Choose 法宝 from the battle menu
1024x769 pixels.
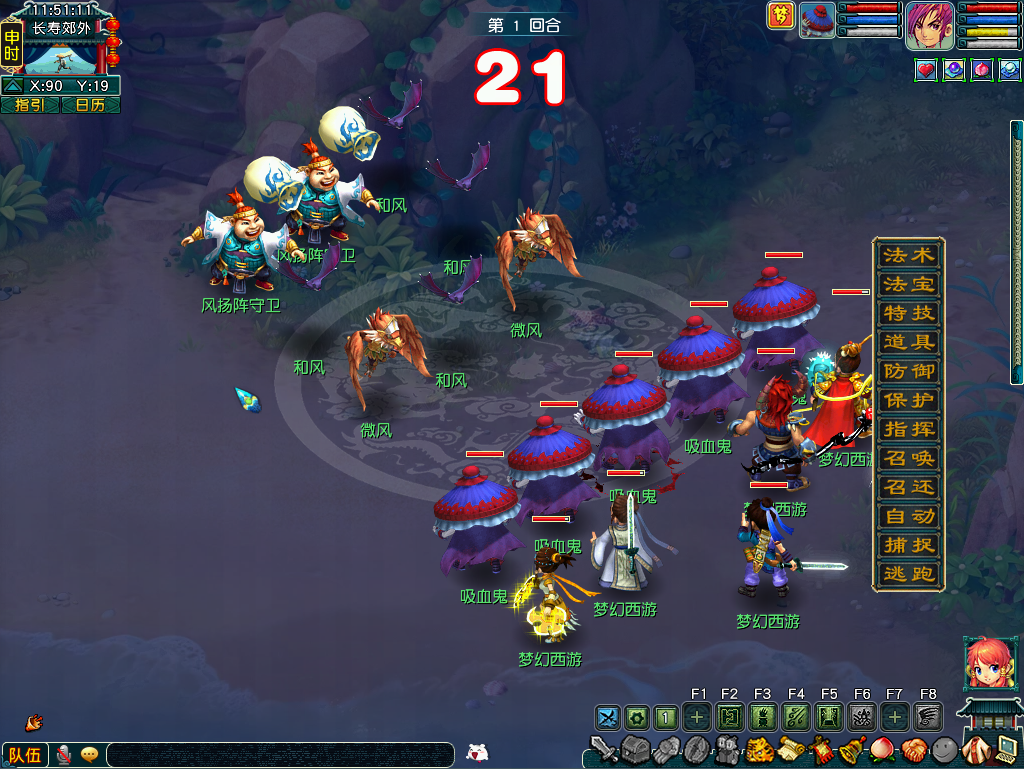click(x=908, y=284)
